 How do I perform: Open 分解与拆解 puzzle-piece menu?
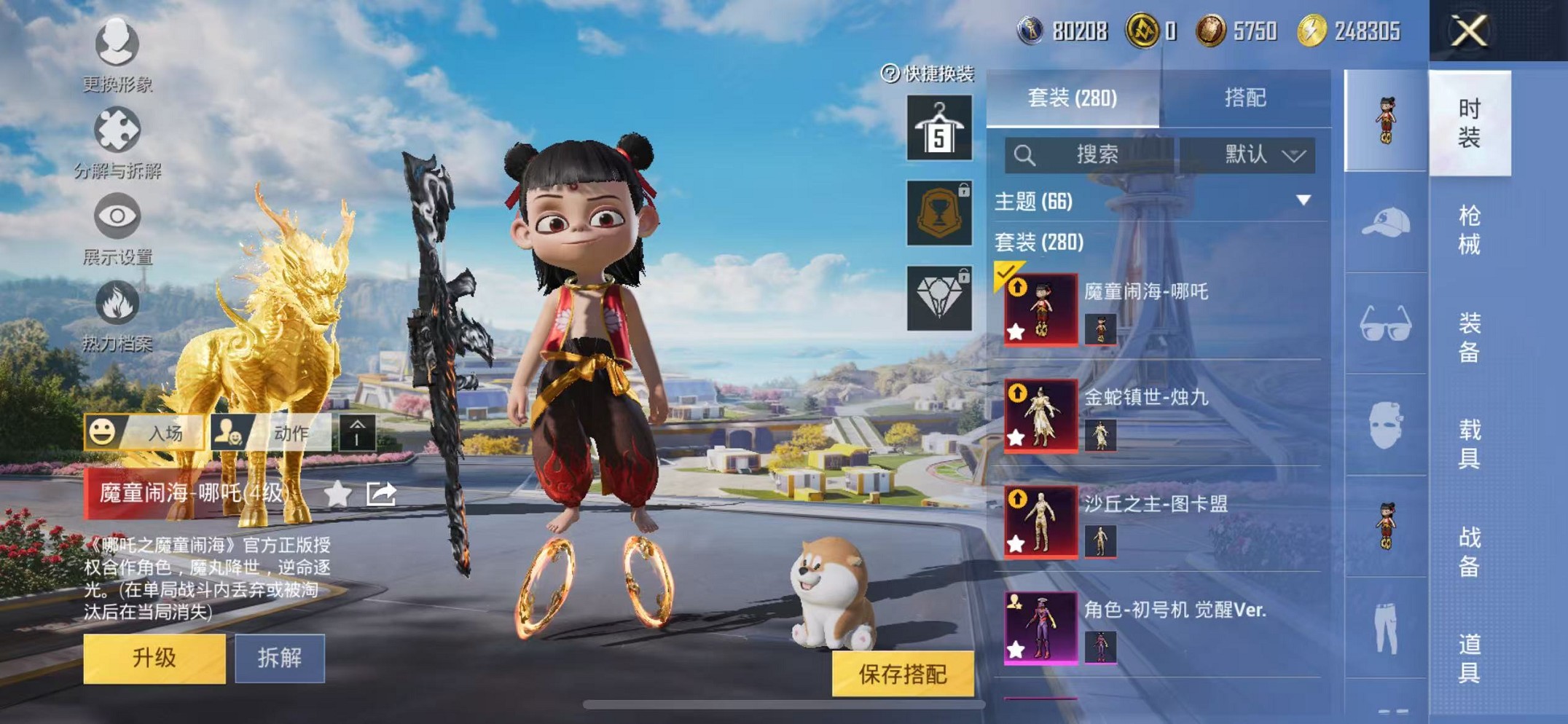click(117, 142)
